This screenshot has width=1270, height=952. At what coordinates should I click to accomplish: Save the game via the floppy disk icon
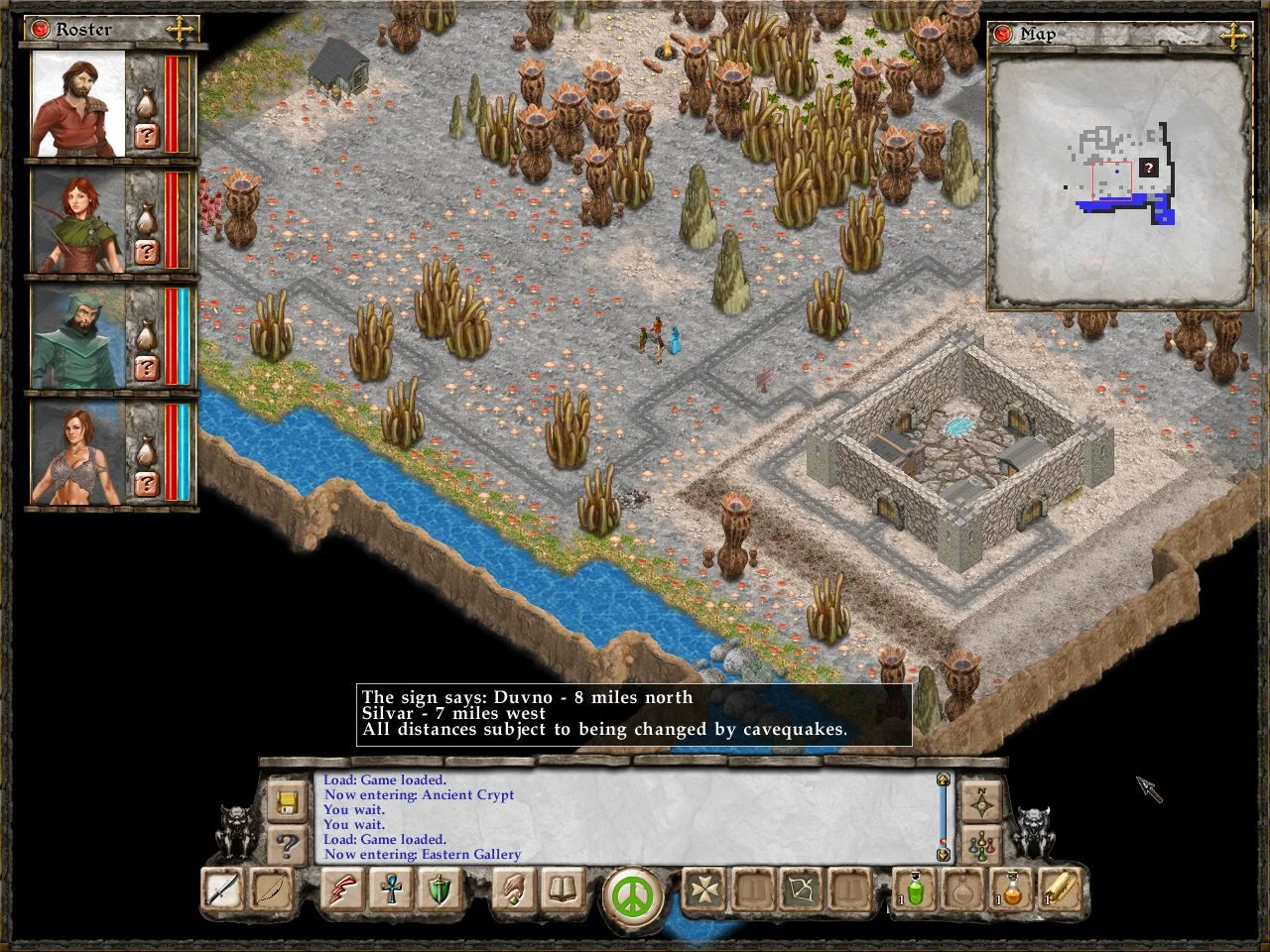coord(287,803)
